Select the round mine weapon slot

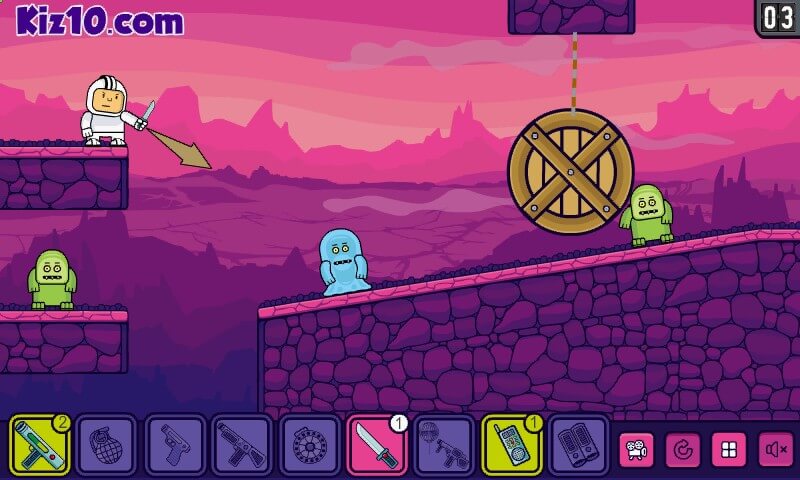click(x=309, y=444)
